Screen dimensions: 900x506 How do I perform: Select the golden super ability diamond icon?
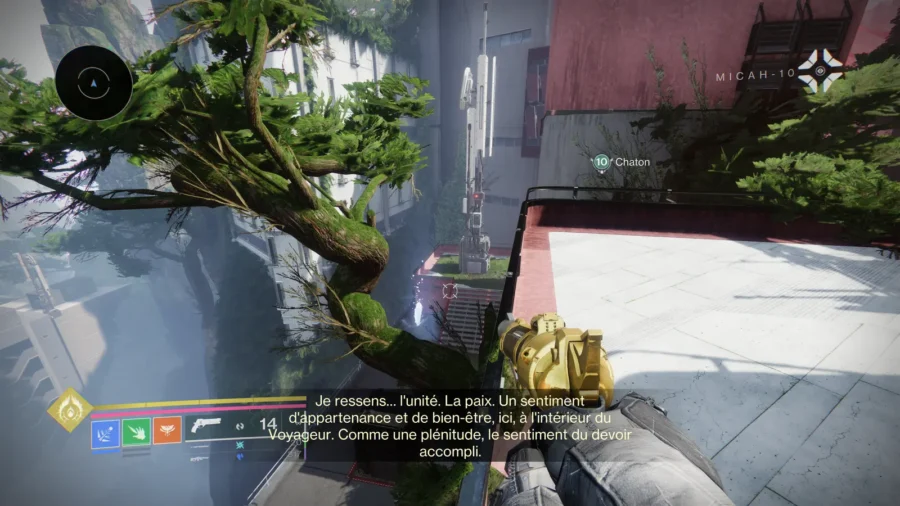69,409
